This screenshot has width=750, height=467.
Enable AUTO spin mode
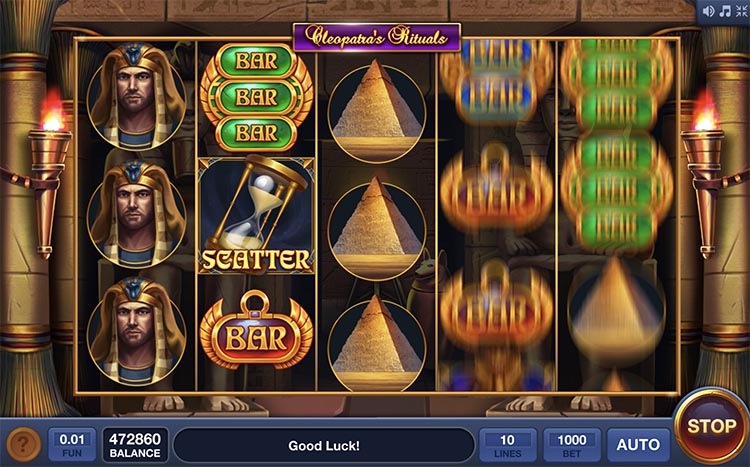click(638, 444)
